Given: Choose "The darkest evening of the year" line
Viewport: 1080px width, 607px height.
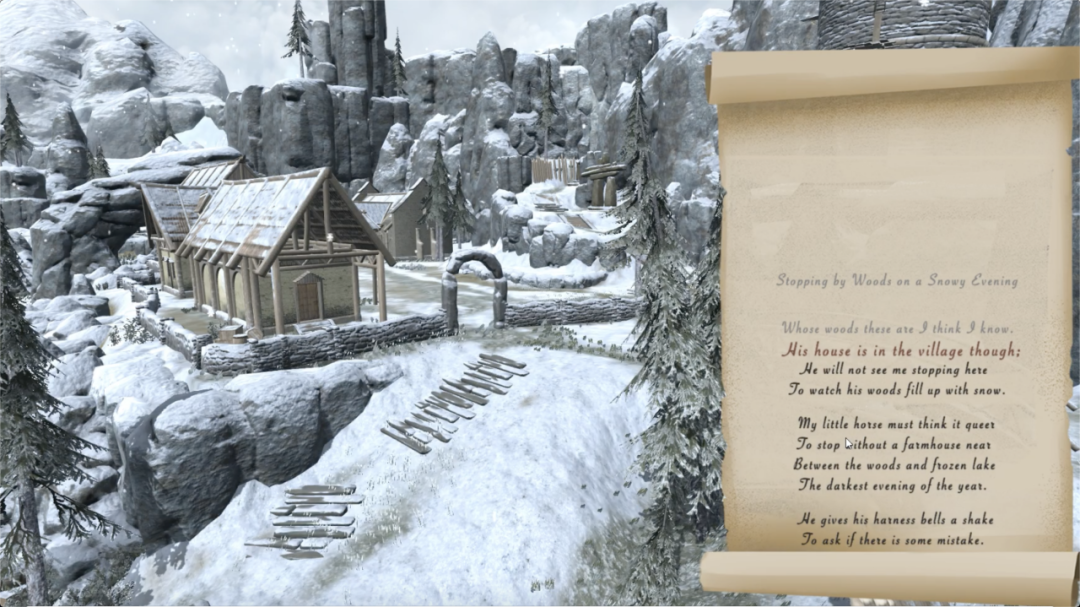Looking at the screenshot, I should coord(892,486).
